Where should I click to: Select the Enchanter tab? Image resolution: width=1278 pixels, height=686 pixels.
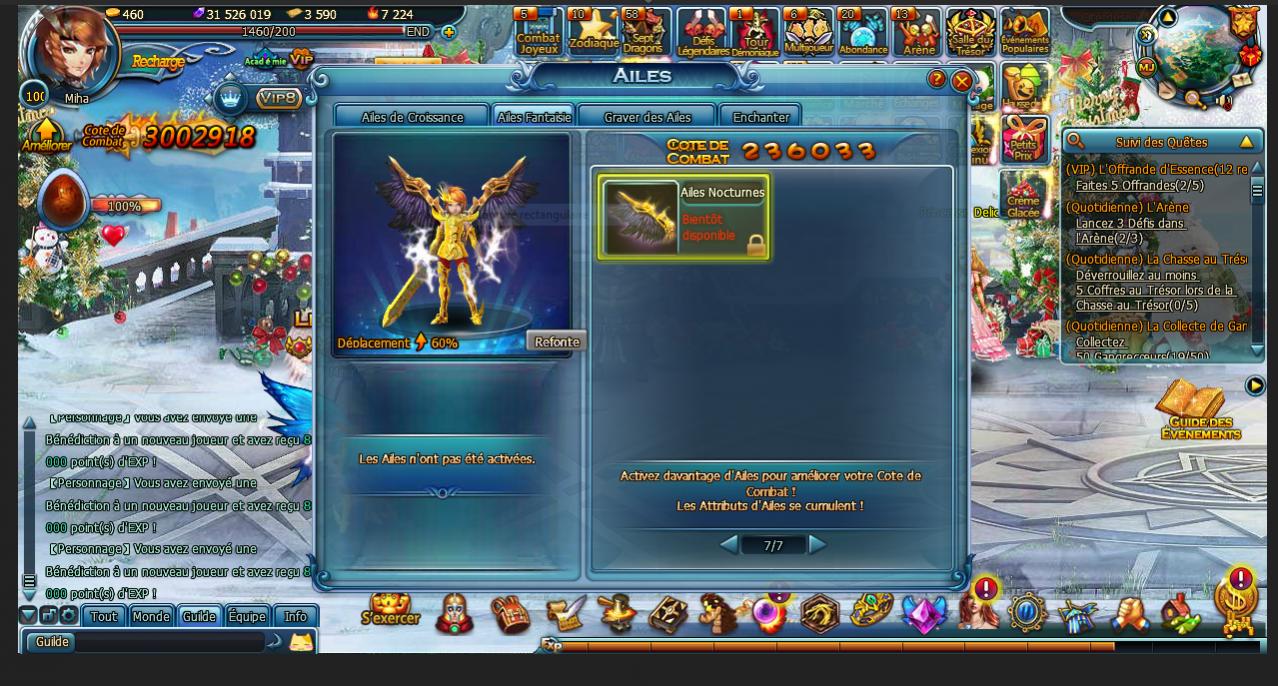760,117
